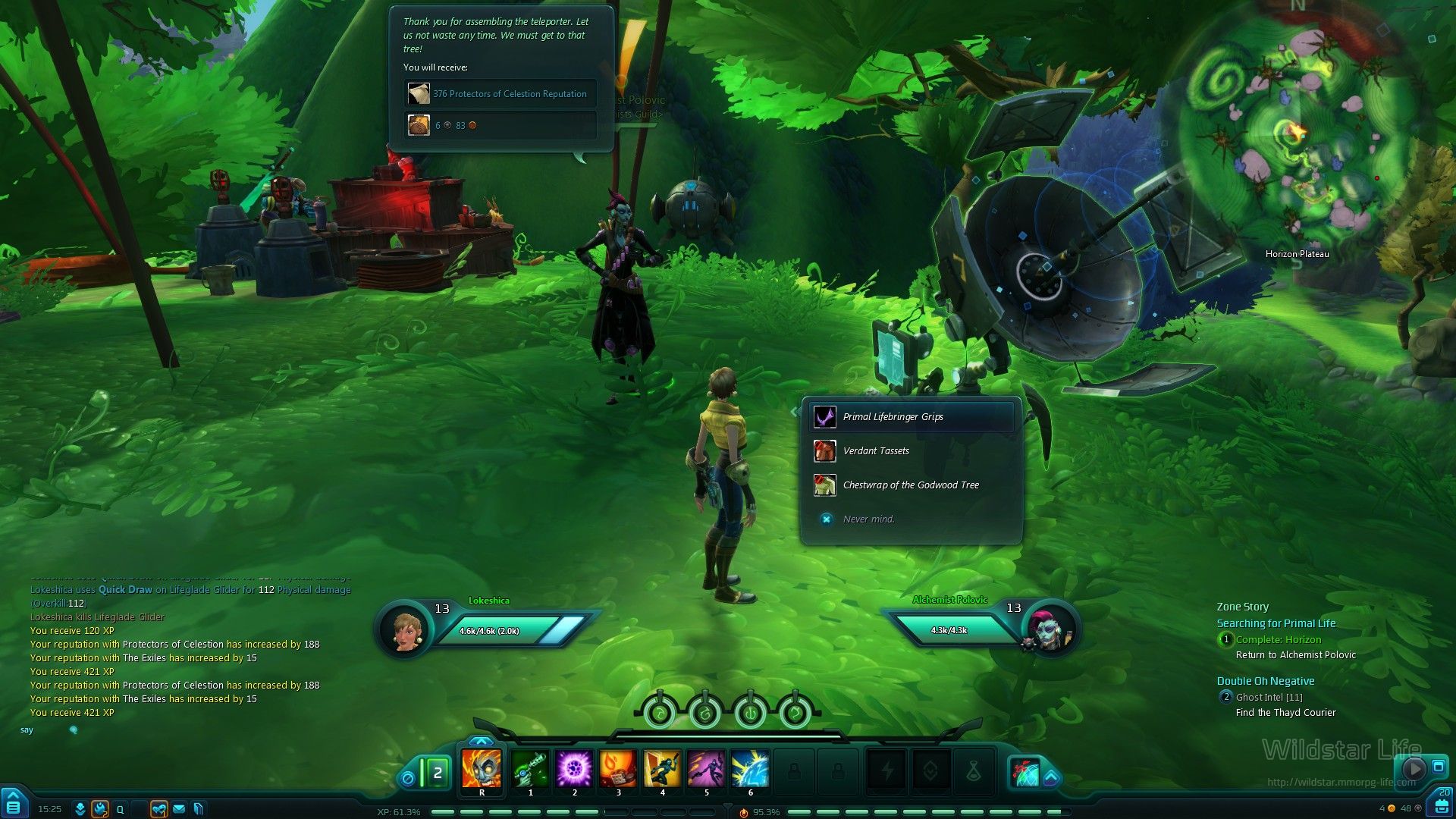Screen dimensions: 1456x819
Task: Select the Verdant Tassets reward
Action: click(875, 451)
